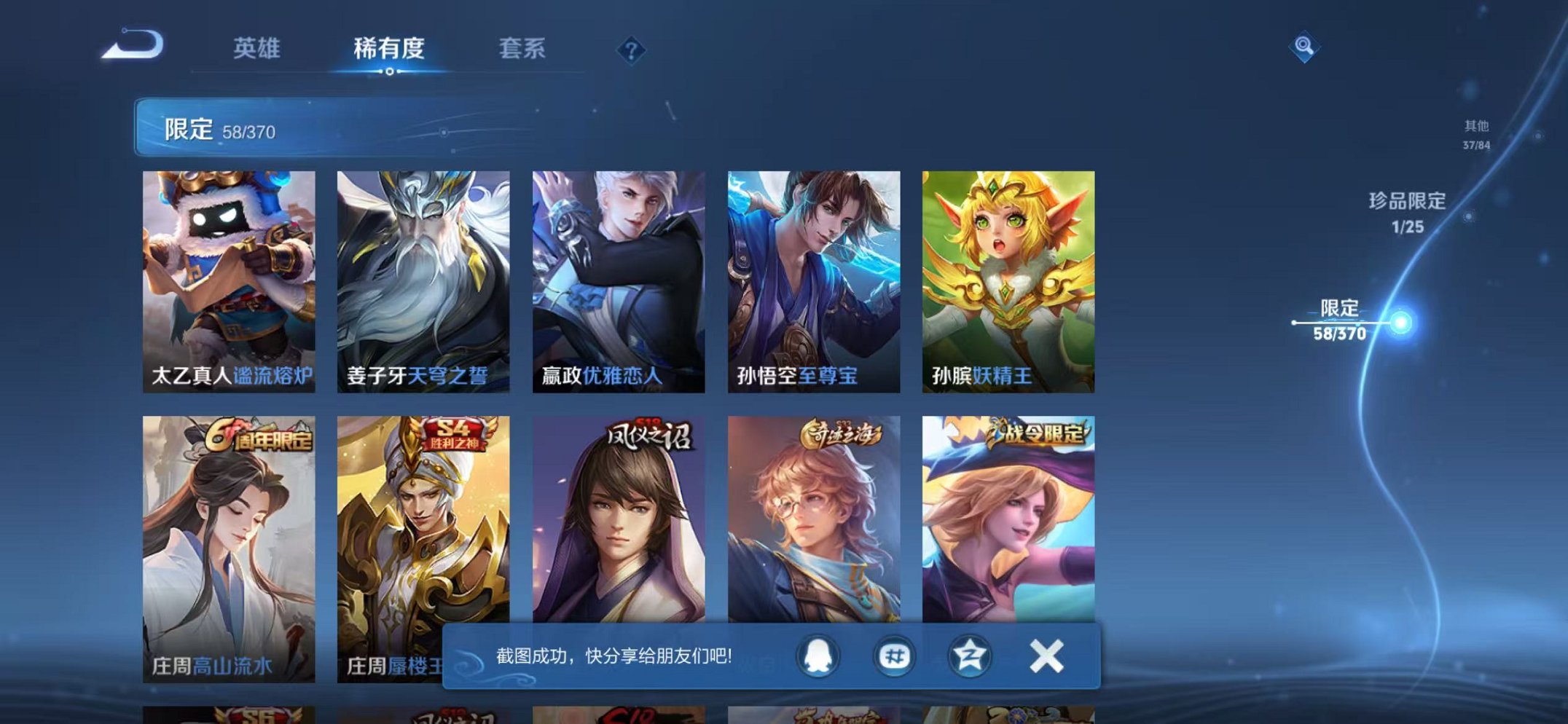Screen dimensions: 1568x724
Task: Select the 稀有度 tab
Action: coord(389,50)
